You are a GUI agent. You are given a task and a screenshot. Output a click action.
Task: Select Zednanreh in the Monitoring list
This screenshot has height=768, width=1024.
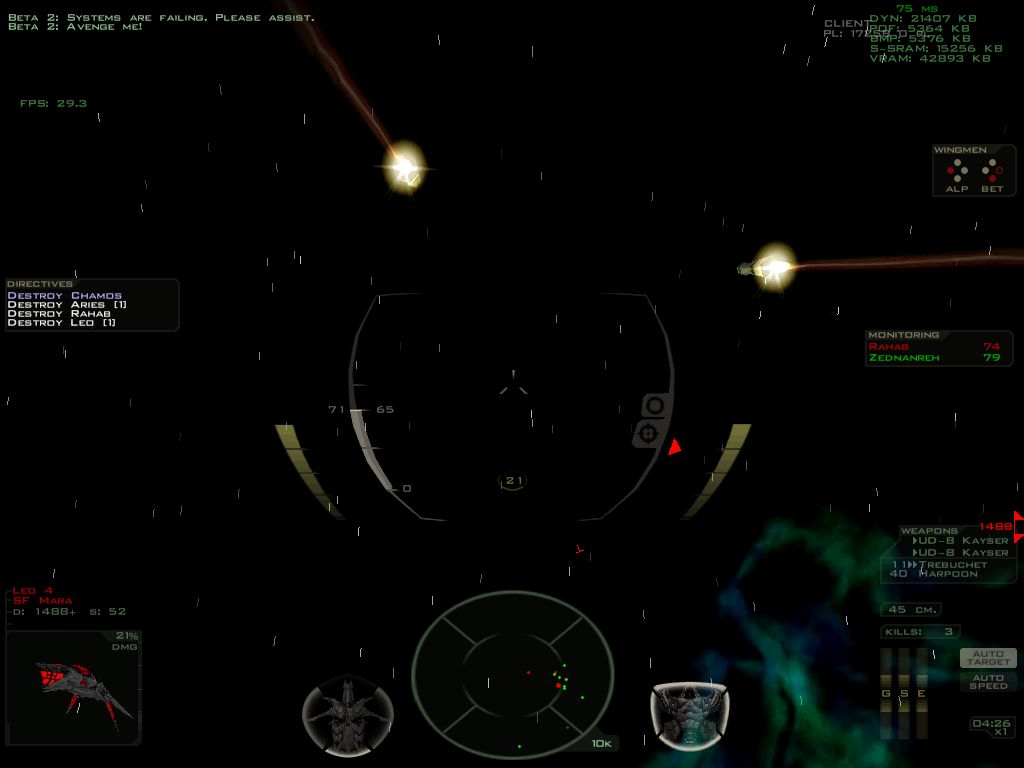click(x=904, y=358)
